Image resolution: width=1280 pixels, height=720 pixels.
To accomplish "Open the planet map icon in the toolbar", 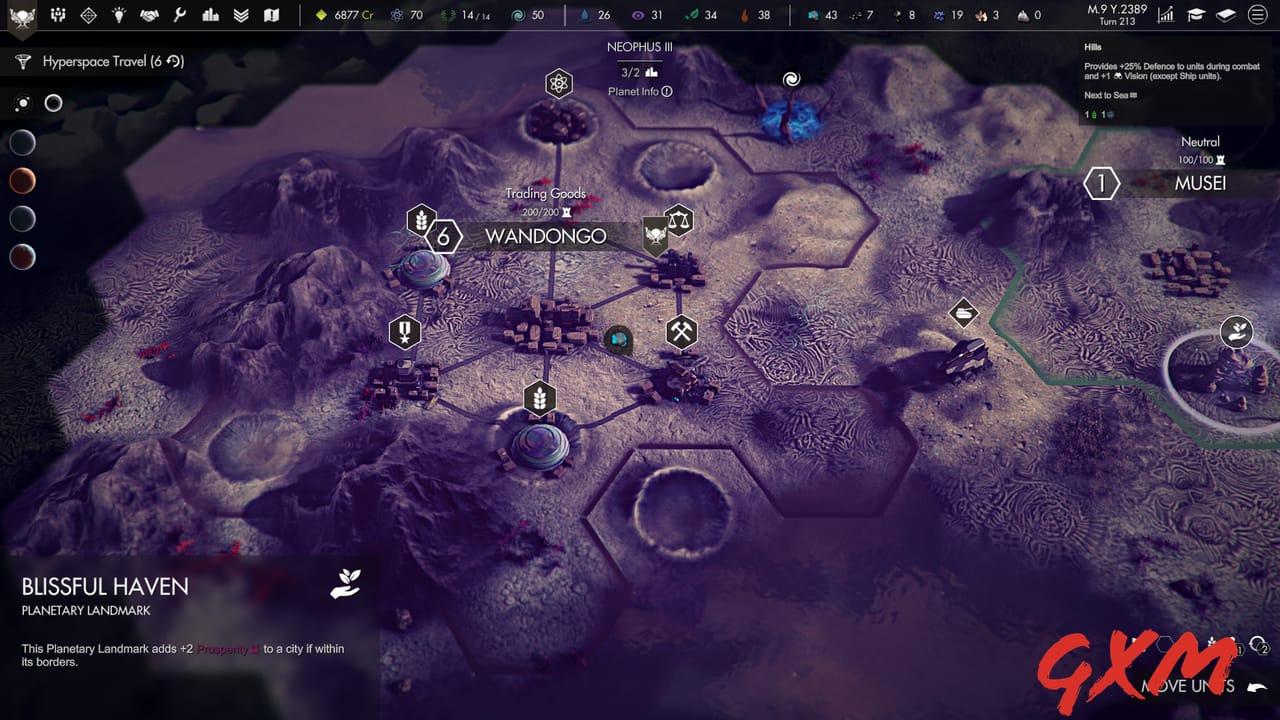I will pos(272,15).
